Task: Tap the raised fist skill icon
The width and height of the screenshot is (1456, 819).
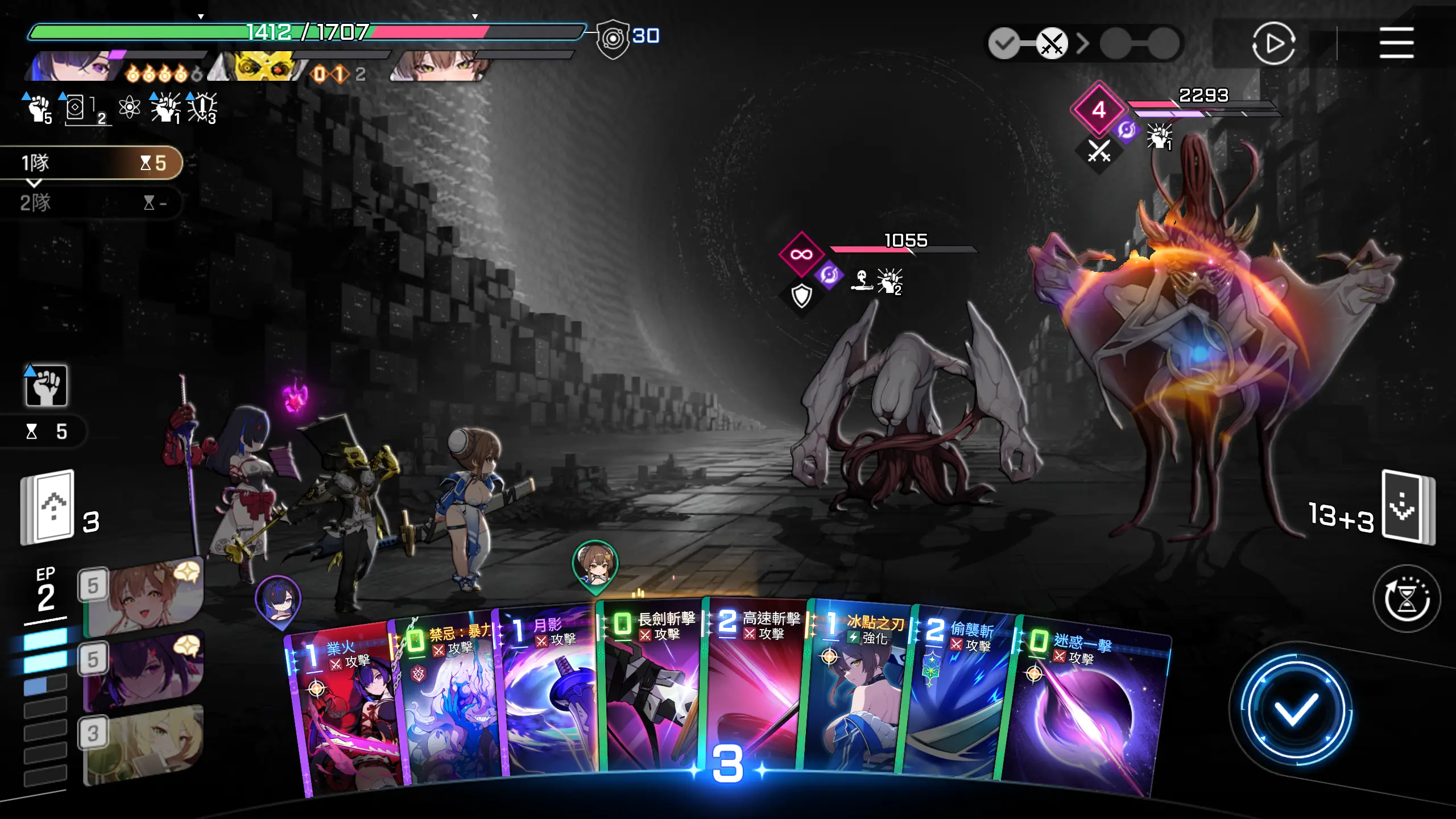Action: [46, 386]
